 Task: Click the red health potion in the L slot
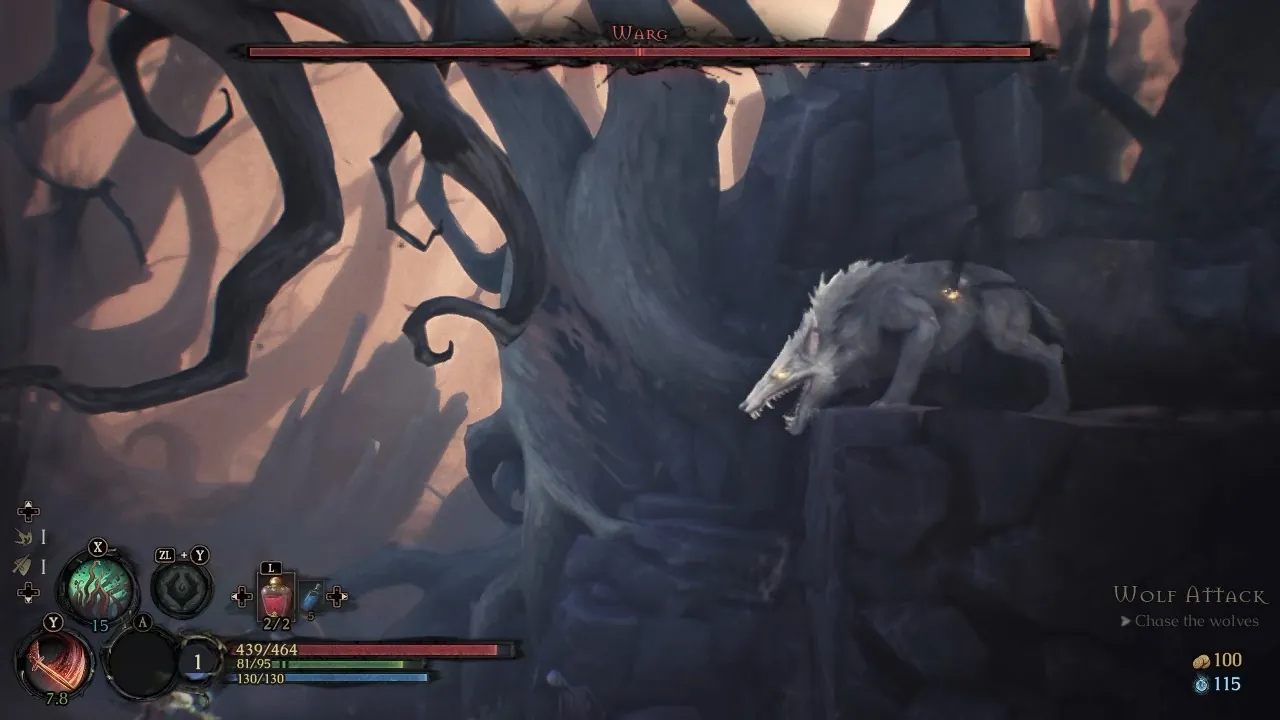pos(275,593)
